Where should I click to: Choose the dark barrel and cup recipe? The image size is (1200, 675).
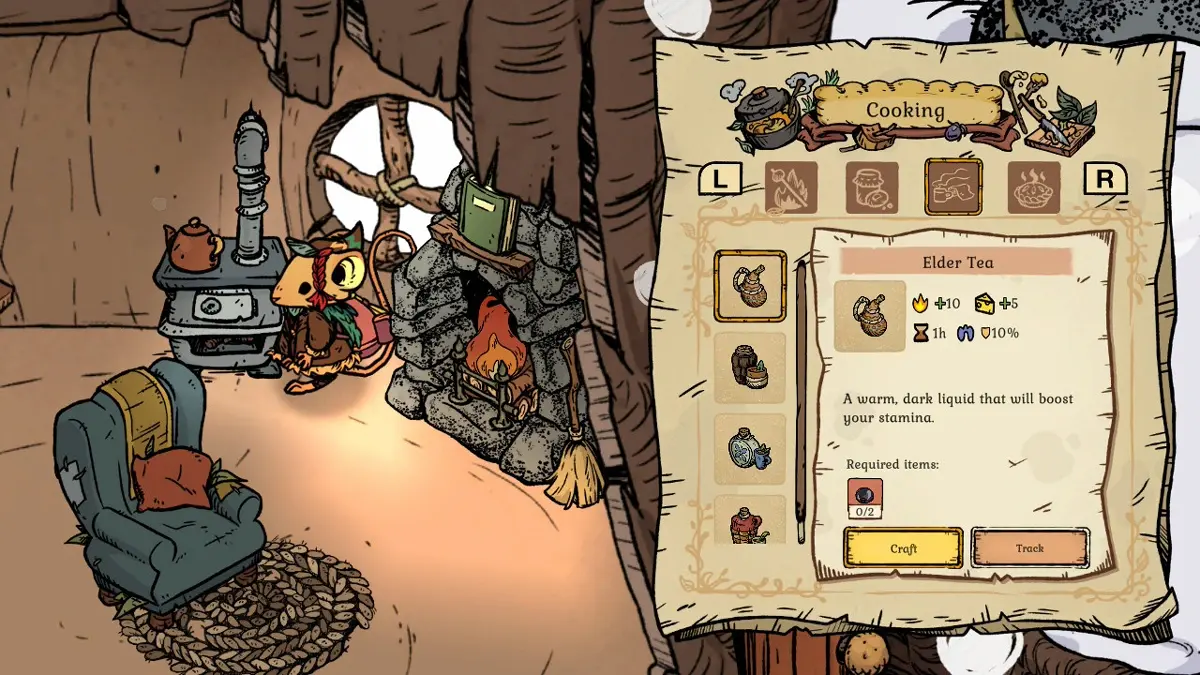pyautogui.click(x=750, y=368)
